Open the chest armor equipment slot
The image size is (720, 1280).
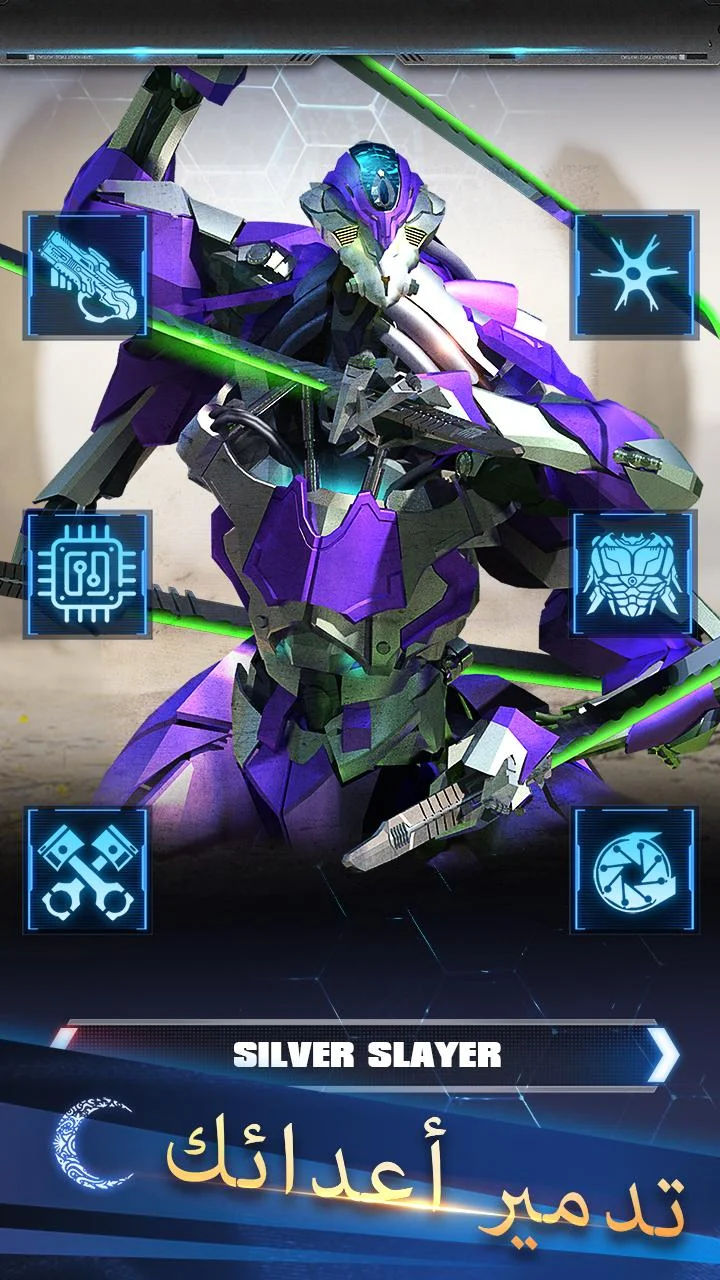(635, 573)
